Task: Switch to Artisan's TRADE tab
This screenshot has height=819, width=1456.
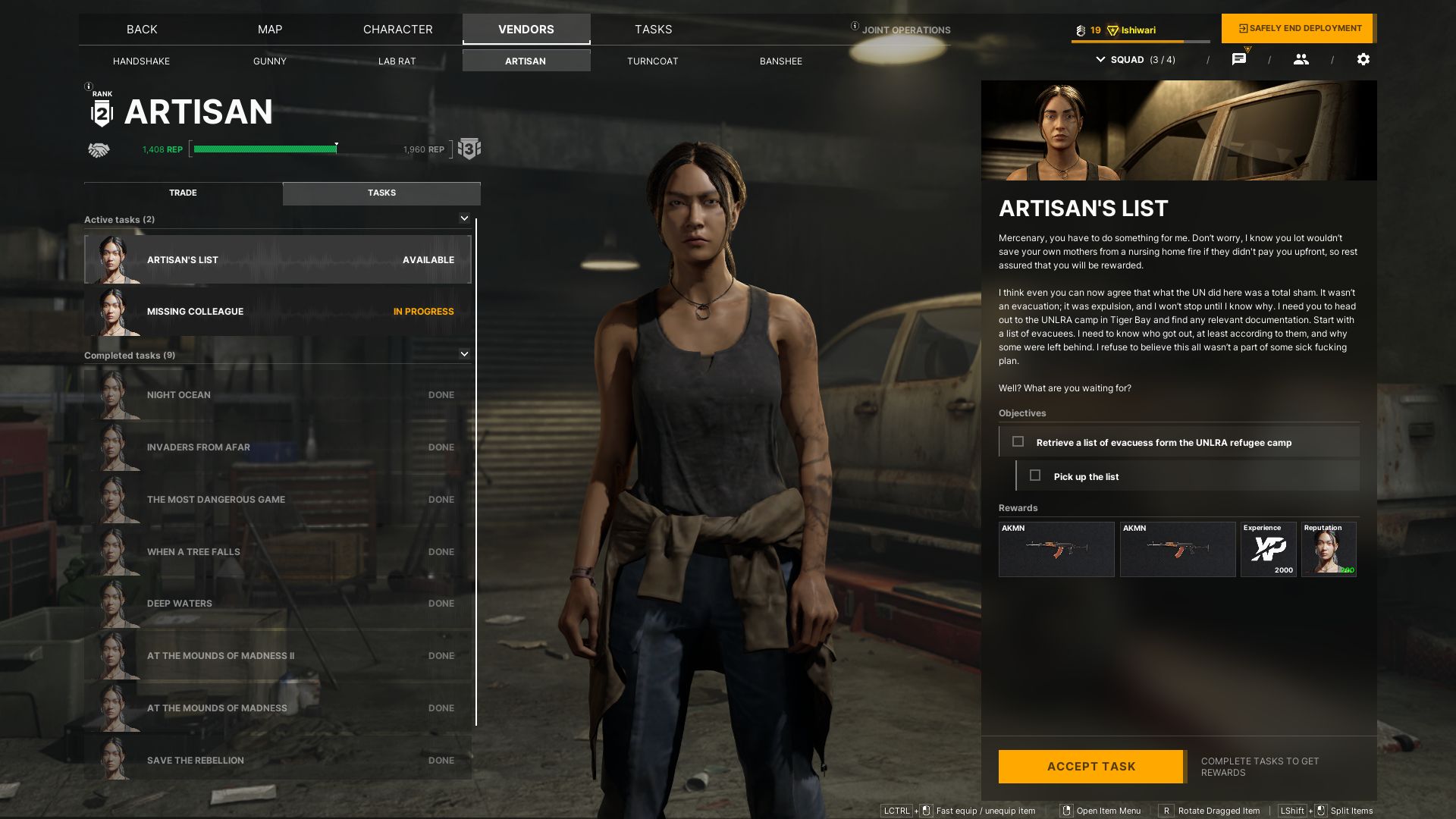Action: [183, 193]
